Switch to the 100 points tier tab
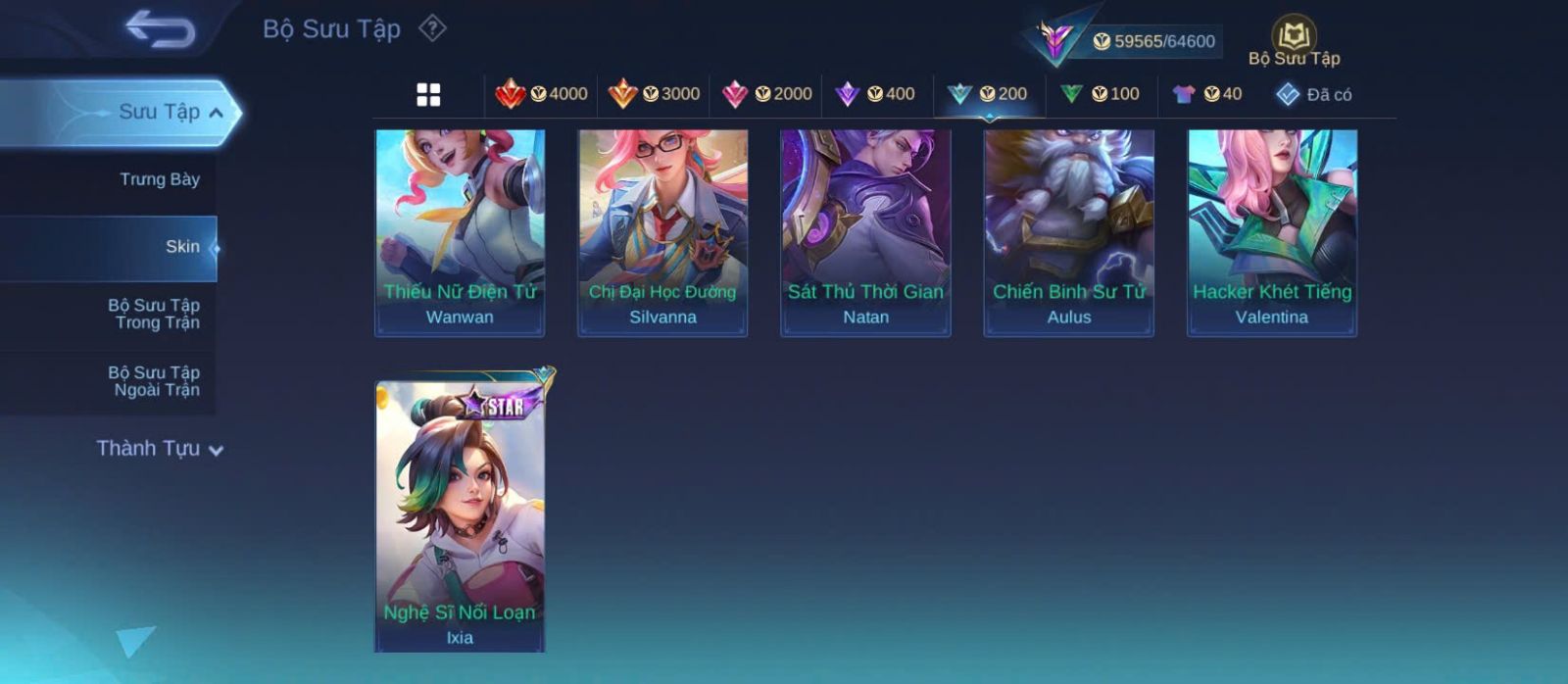This screenshot has height=684, width=1568. (1100, 94)
